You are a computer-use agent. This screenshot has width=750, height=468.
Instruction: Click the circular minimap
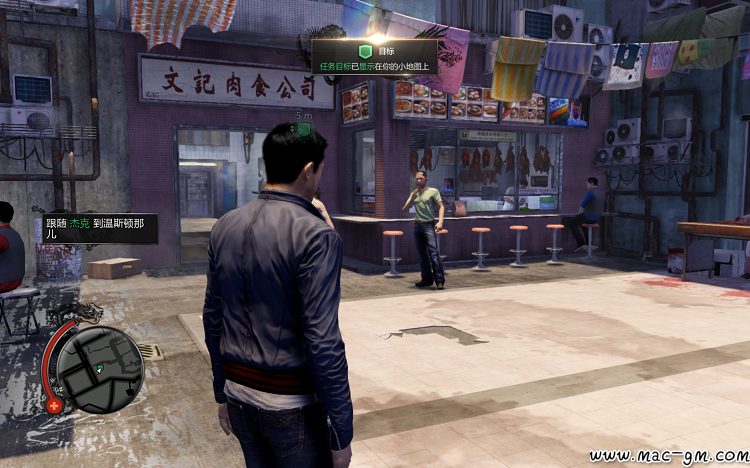coord(99,369)
